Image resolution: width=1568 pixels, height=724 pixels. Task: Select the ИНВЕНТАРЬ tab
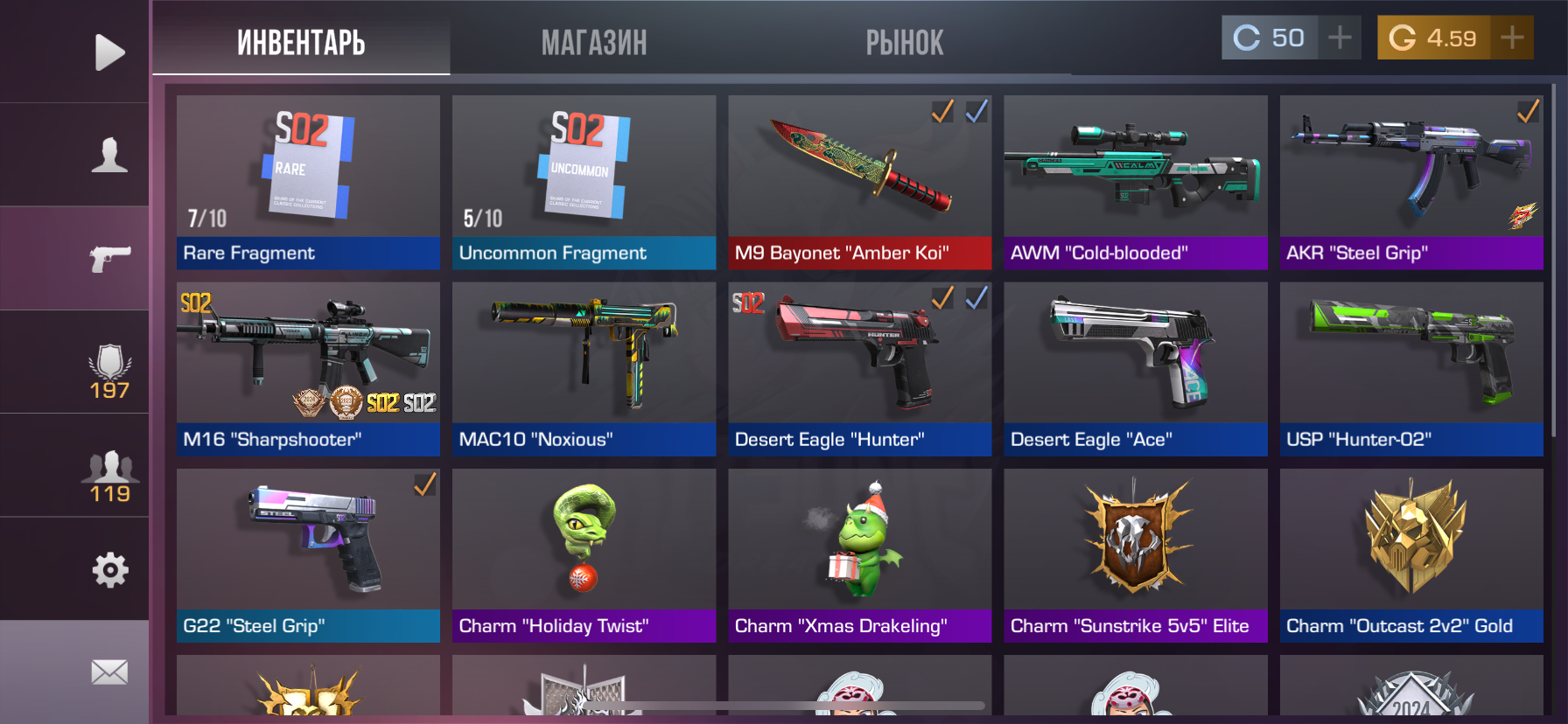(x=301, y=42)
